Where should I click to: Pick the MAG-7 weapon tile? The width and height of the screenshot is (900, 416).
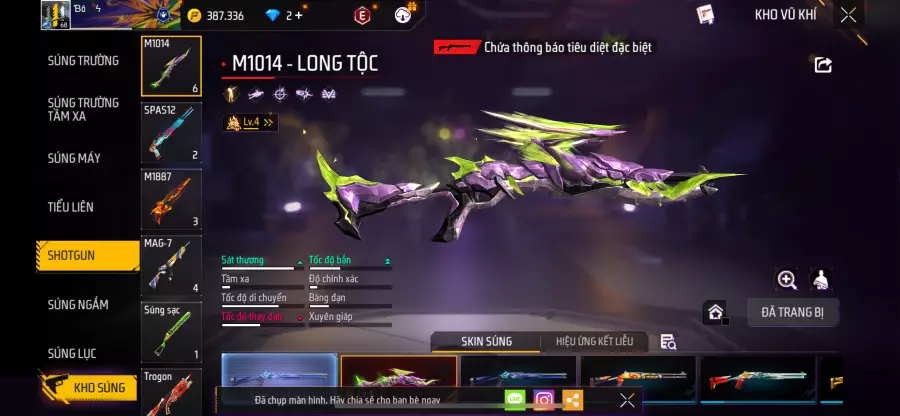(x=171, y=265)
